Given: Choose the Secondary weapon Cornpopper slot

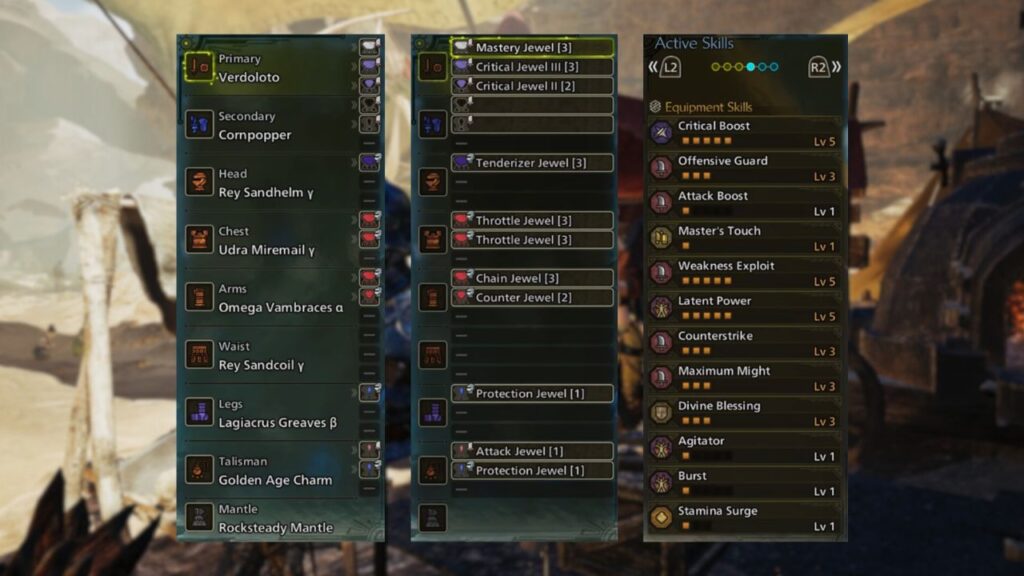Looking at the screenshot, I should (268, 125).
